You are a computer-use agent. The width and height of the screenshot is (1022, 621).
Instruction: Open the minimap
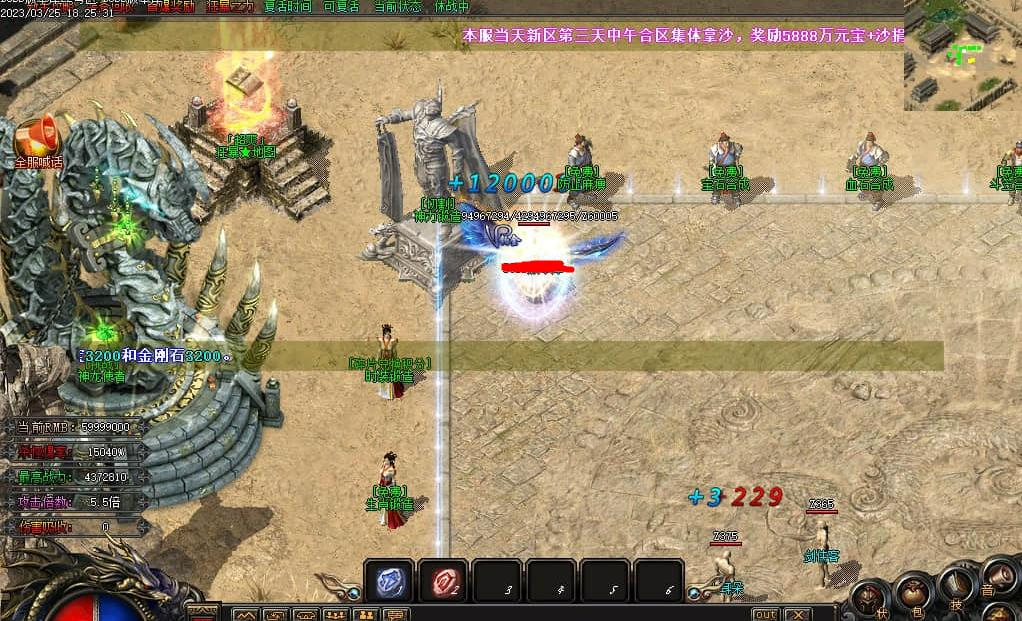click(x=962, y=55)
